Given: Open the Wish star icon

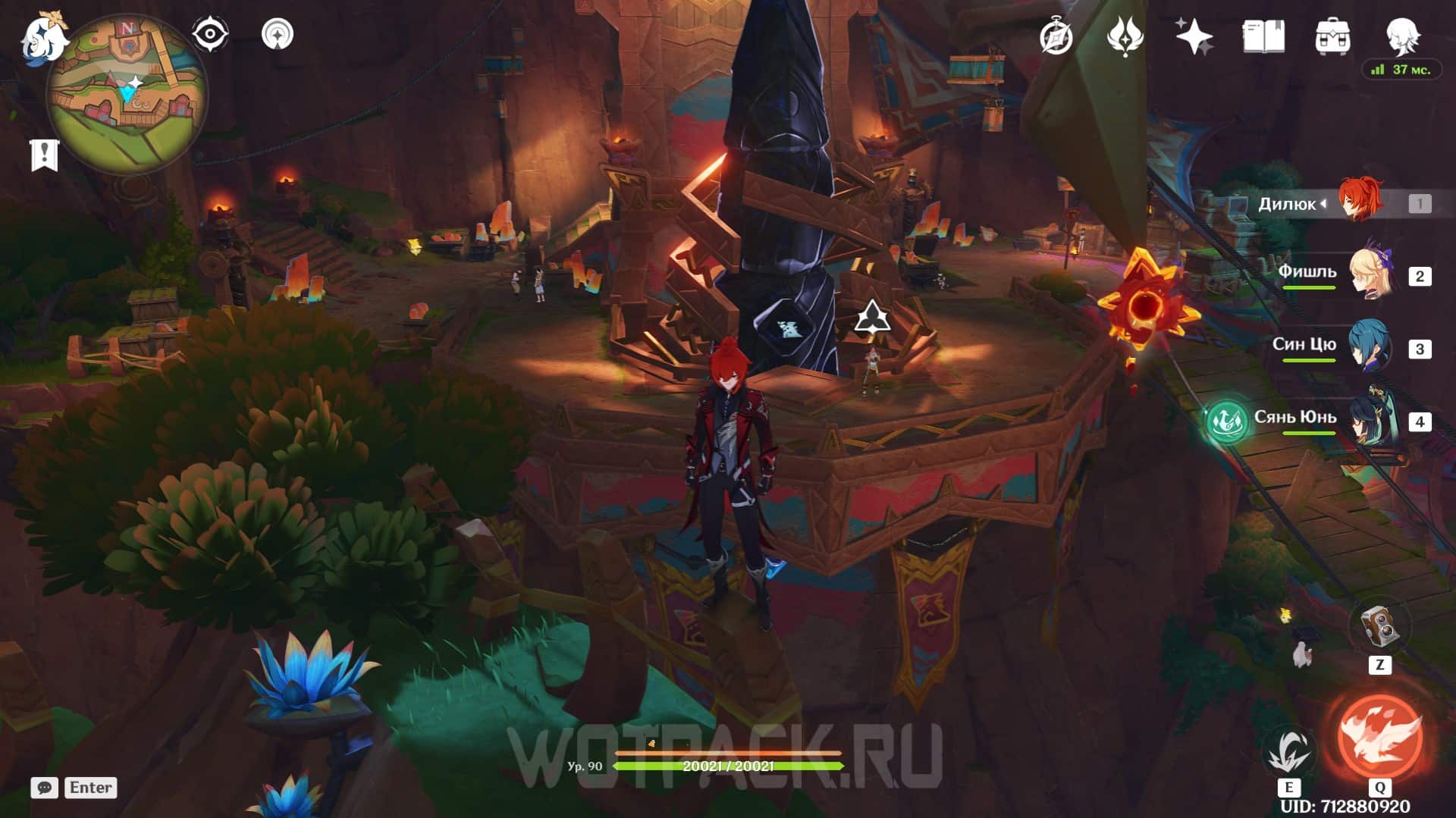Looking at the screenshot, I should tap(1194, 36).
